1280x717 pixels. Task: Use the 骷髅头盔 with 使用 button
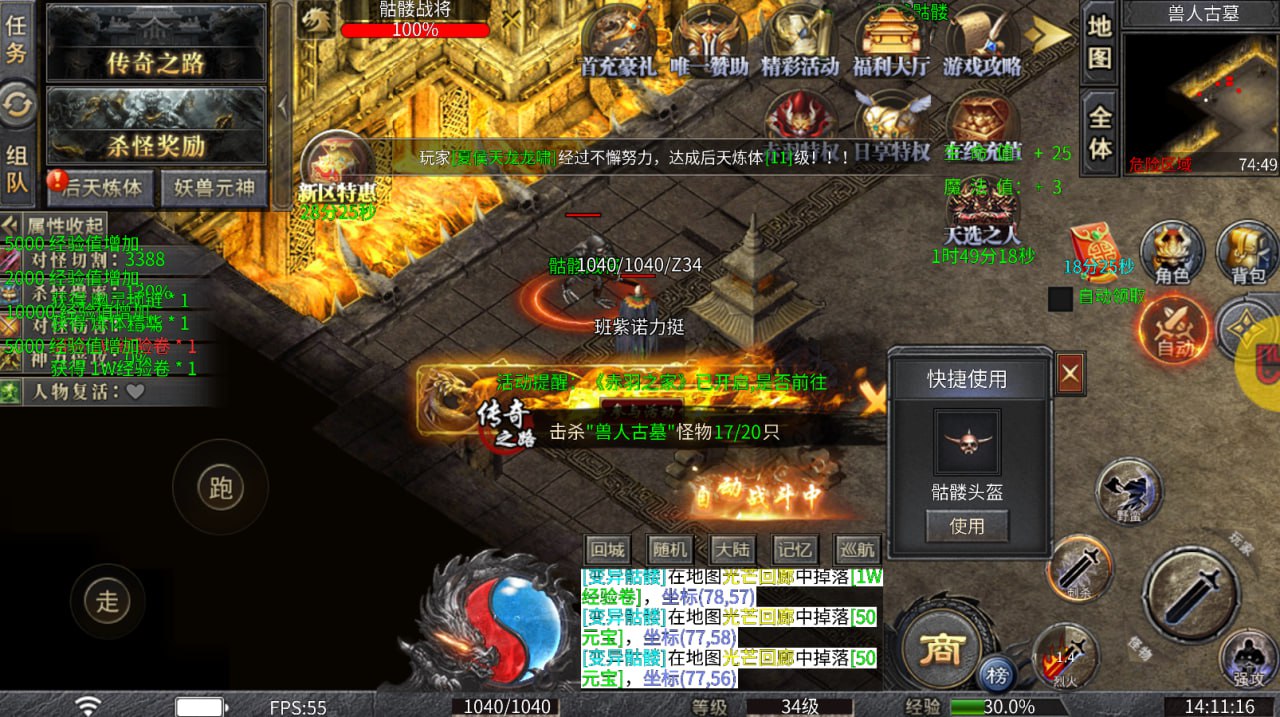[966, 526]
